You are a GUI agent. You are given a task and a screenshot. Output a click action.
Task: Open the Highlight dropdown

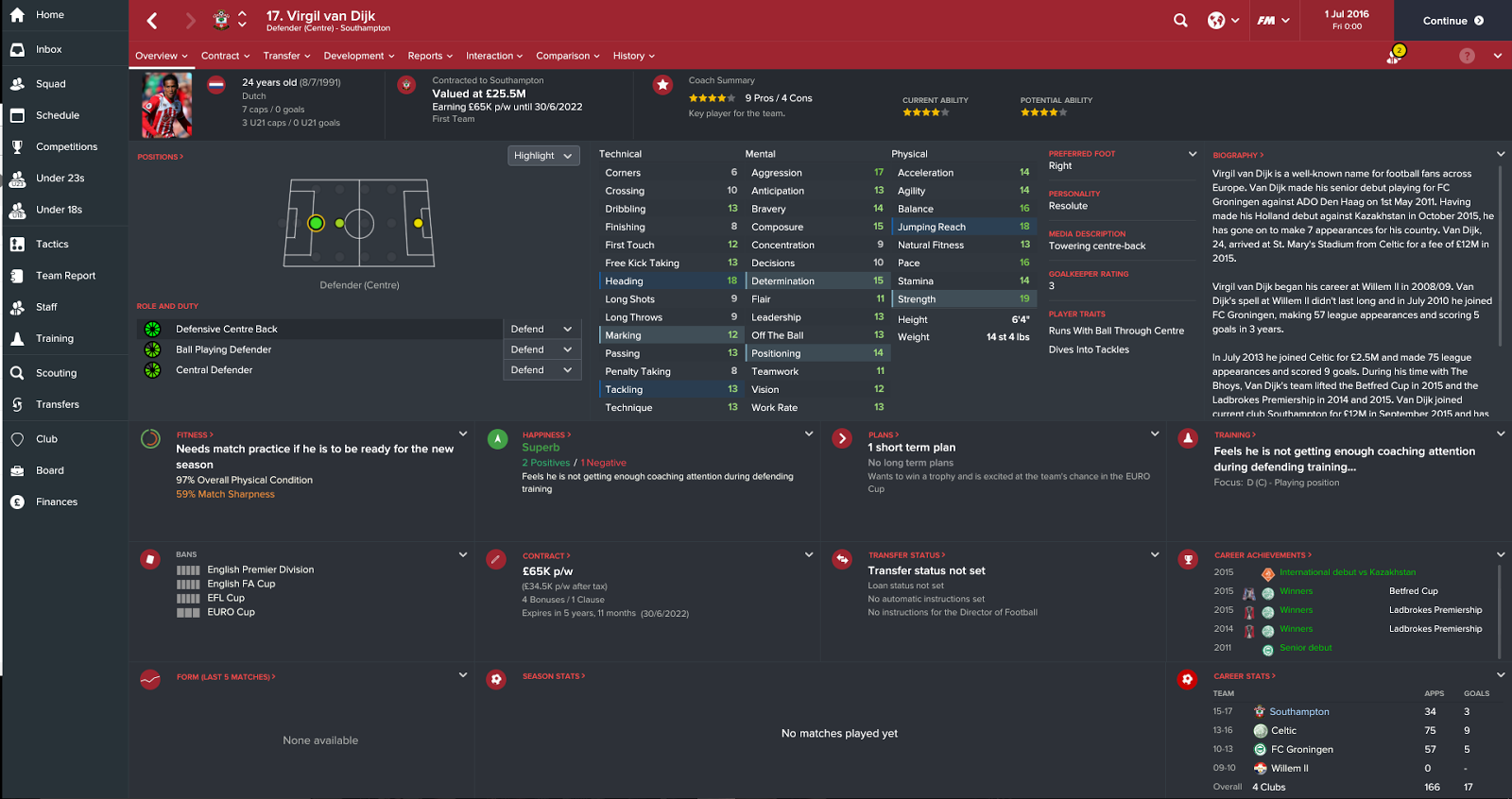(x=543, y=155)
